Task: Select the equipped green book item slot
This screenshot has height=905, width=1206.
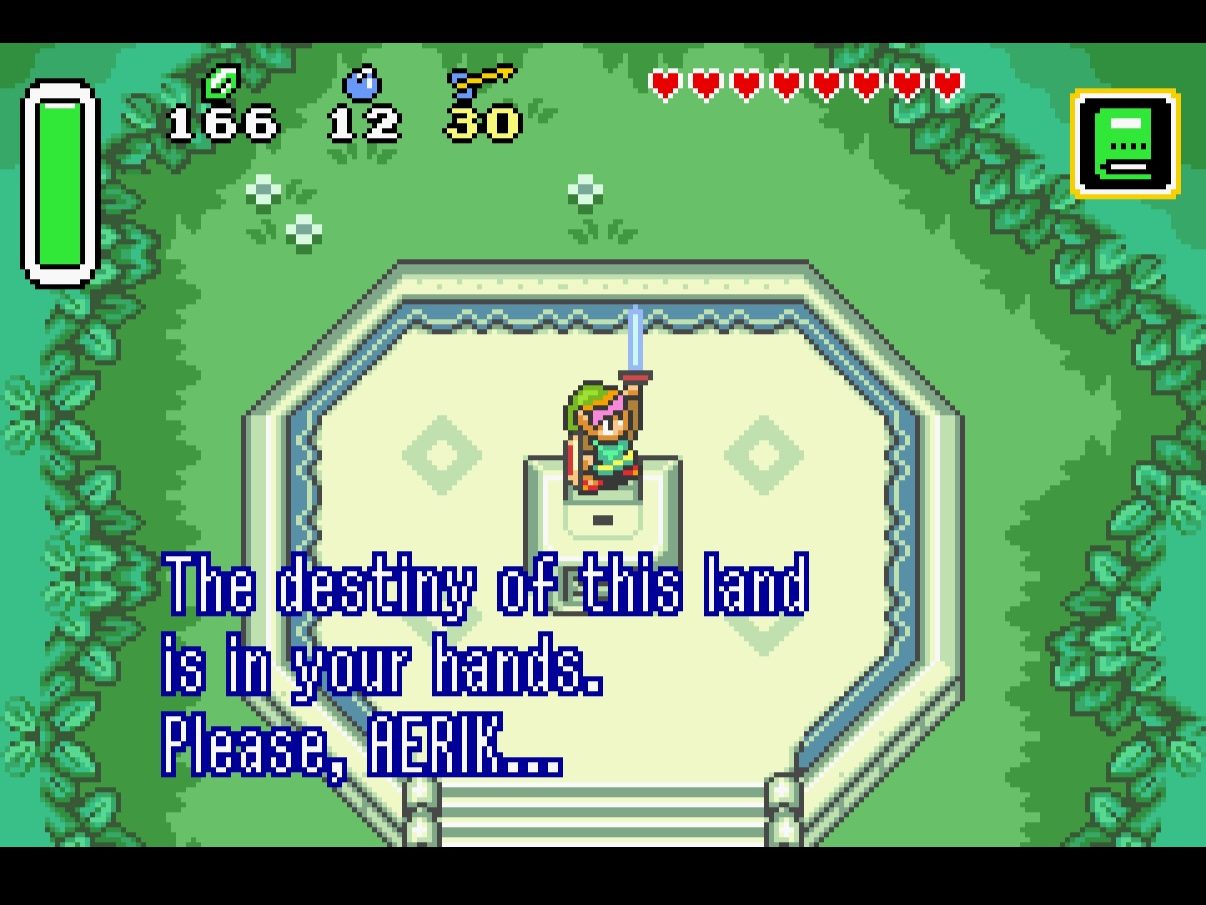Action: [x=1125, y=144]
